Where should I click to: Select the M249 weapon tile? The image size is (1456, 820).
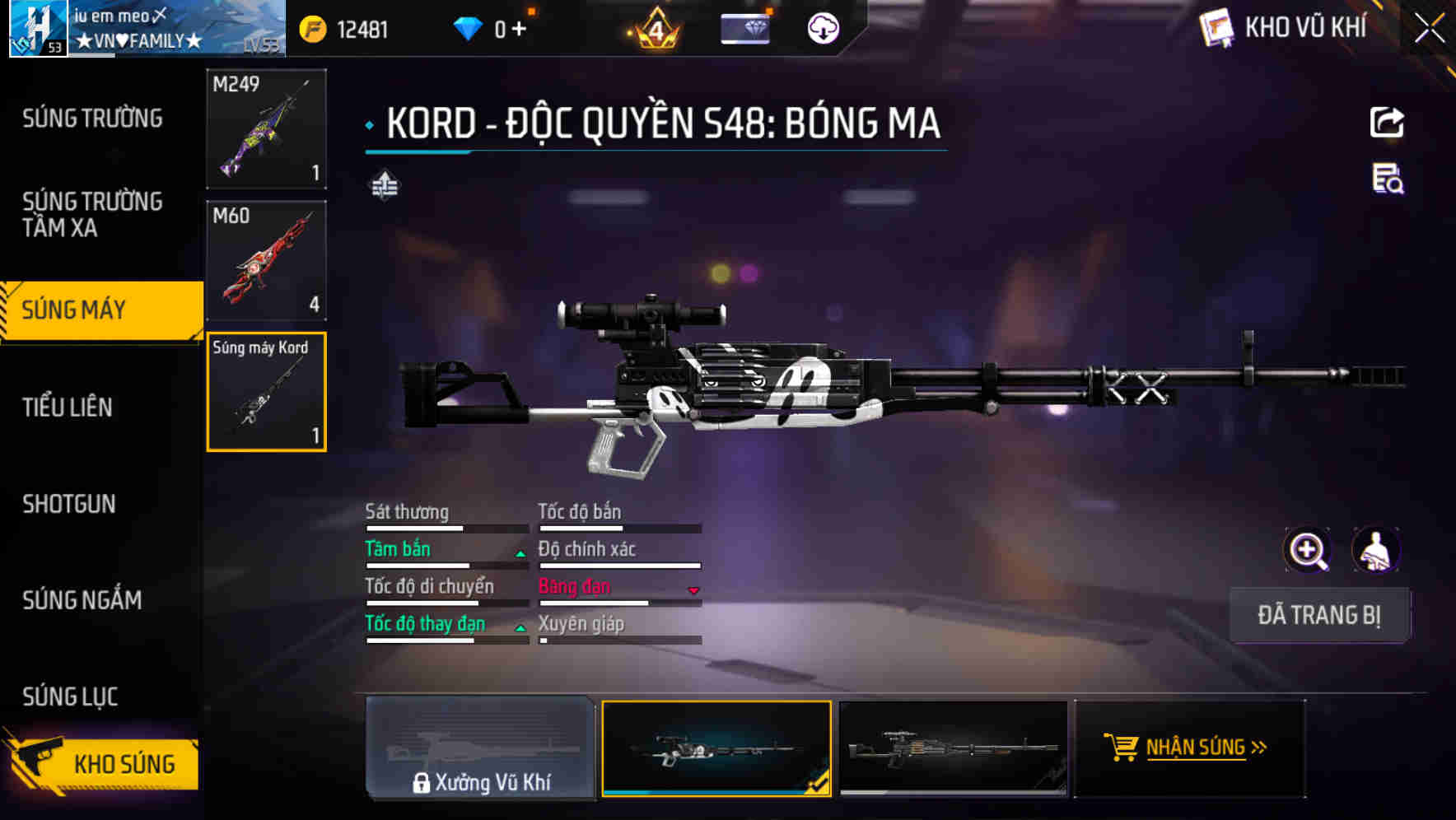point(266,128)
